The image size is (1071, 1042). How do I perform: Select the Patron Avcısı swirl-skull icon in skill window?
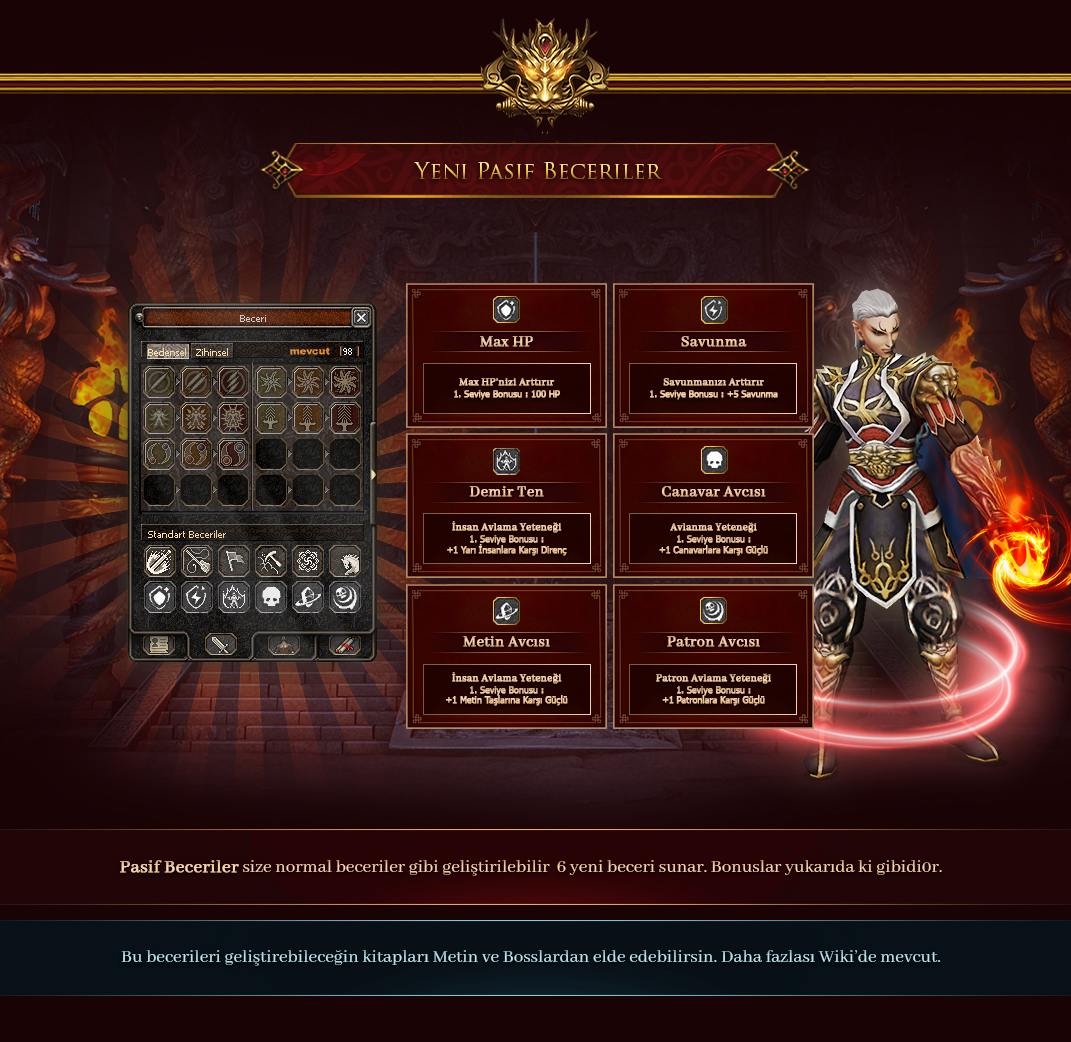[344, 597]
